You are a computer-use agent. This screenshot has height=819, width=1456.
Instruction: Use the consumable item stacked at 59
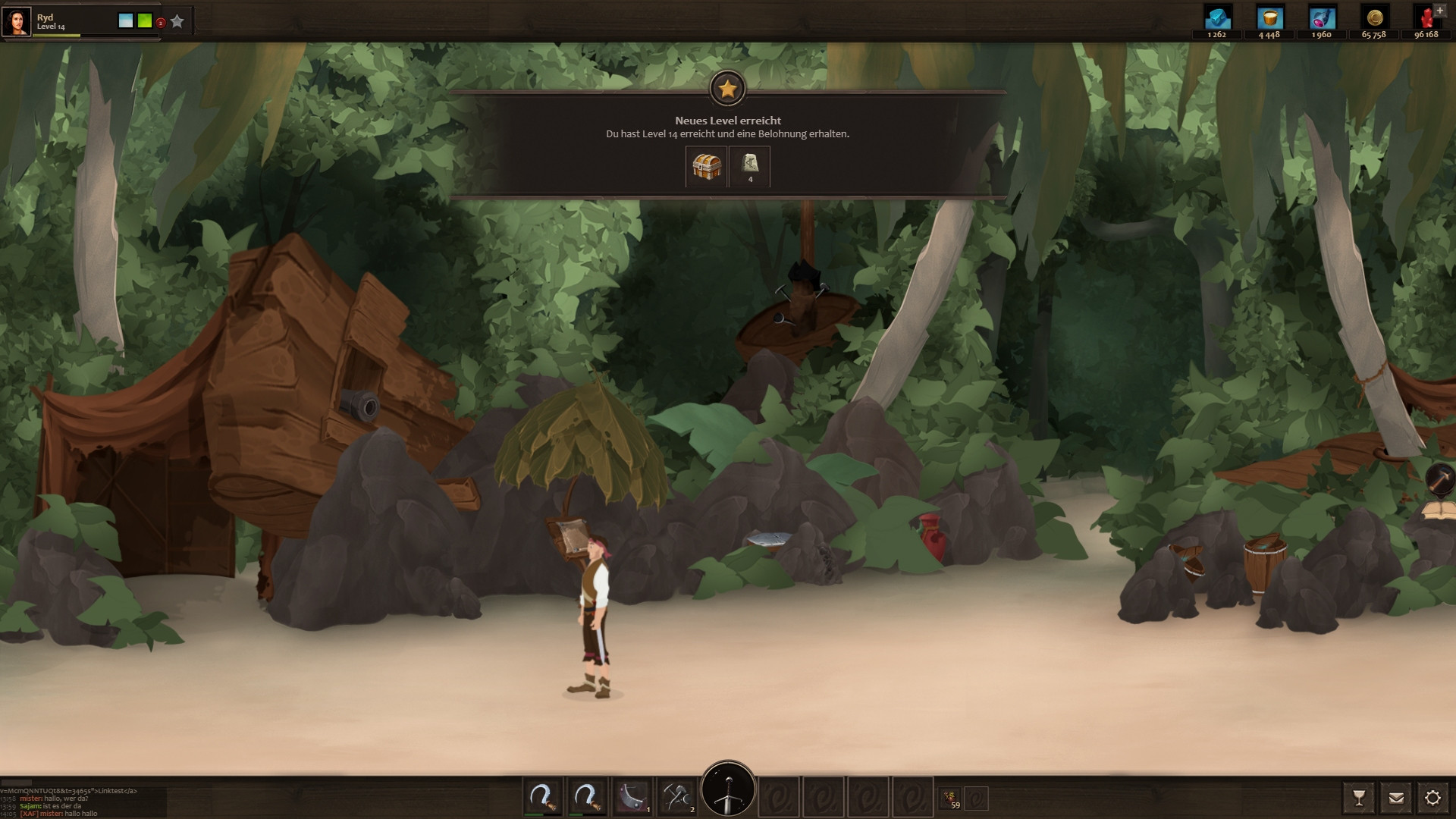point(949,798)
